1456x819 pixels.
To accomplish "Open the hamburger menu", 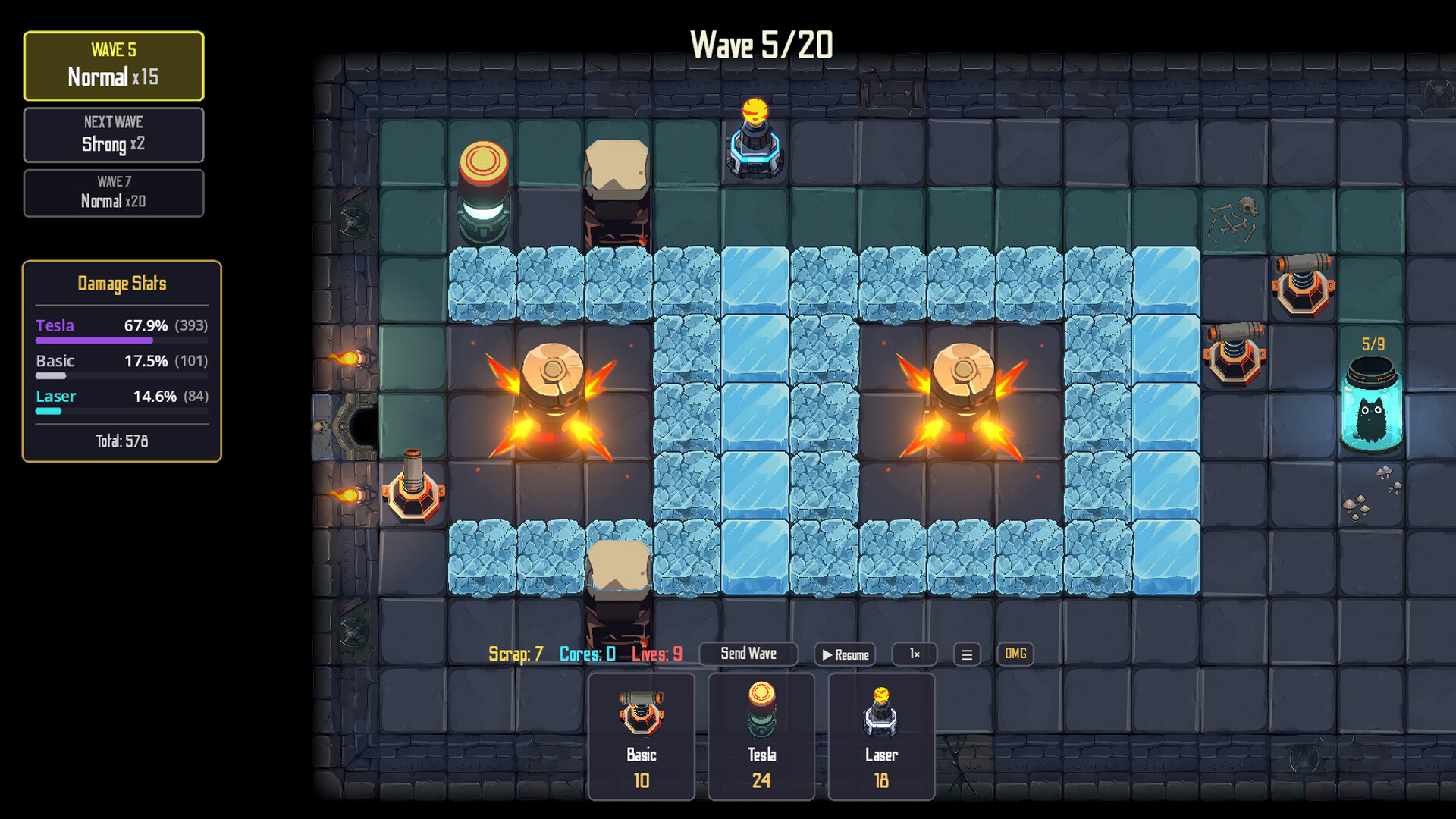I will (x=966, y=654).
